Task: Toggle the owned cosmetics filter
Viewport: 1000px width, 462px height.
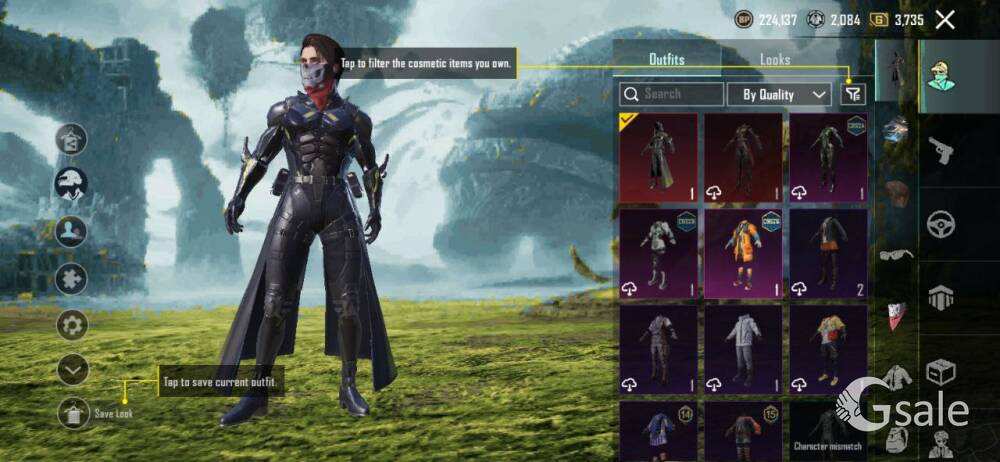Action: coord(852,94)
